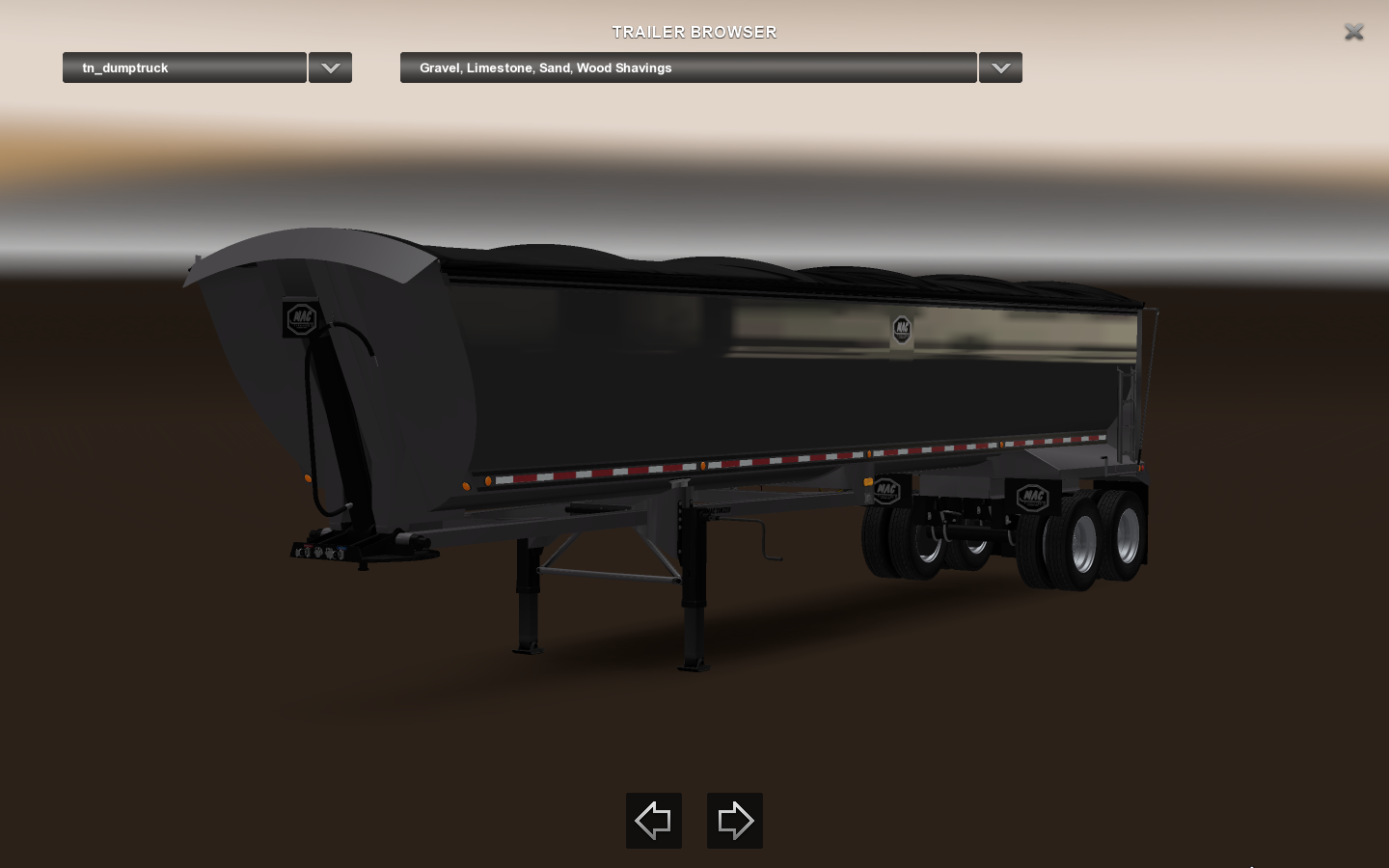Click the chevron next to tn_dumptruck

pos(330,68)
